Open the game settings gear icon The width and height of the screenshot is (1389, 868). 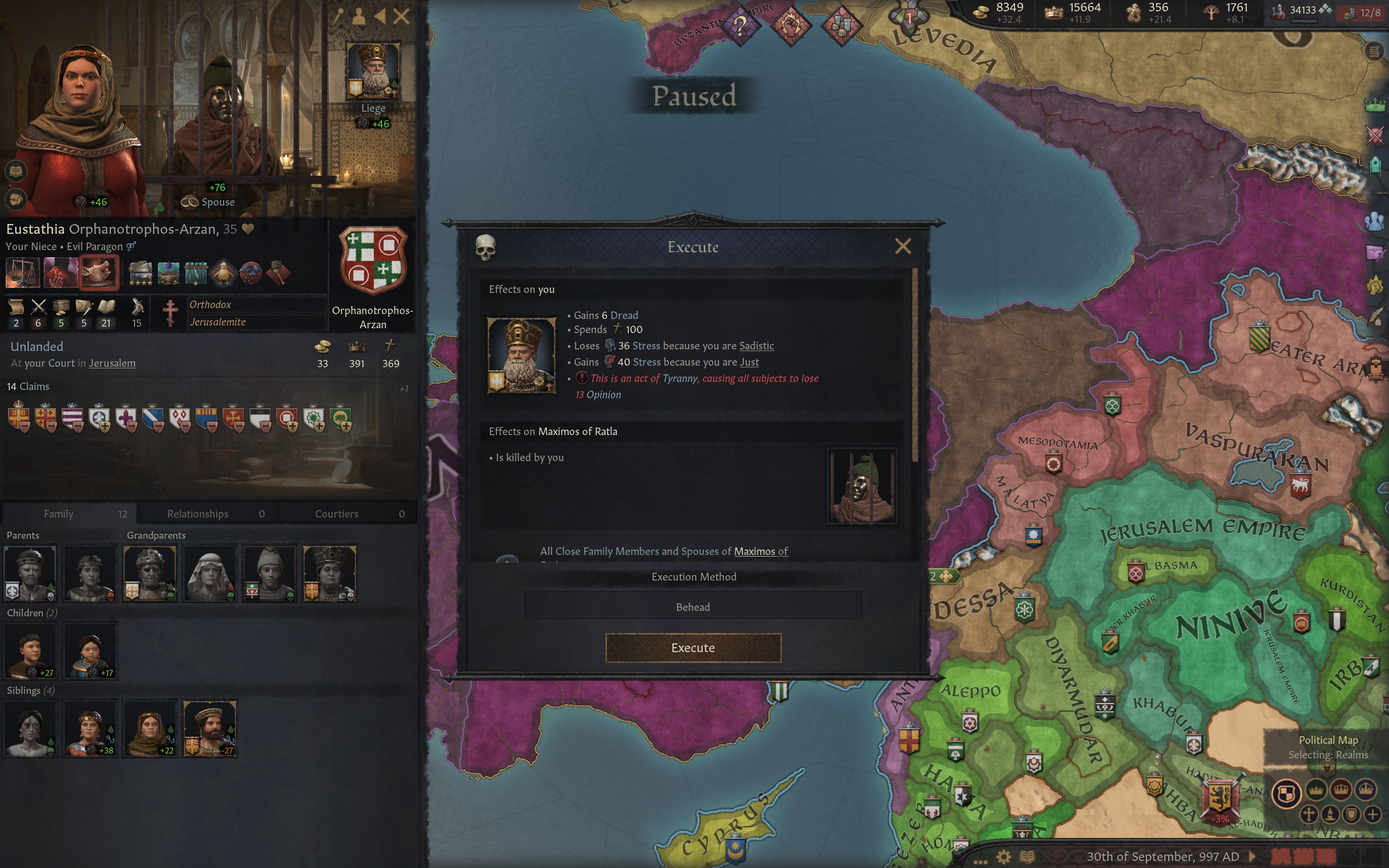(x=1003, y=857)
